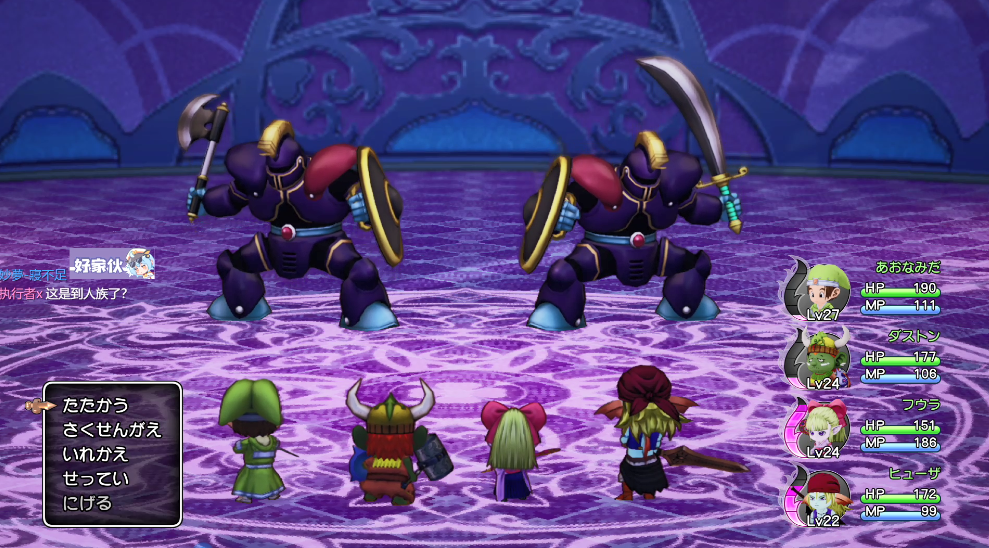The image size is (989, 548).
Task: Select あおなみだ's party portrait
Action: pos(822,290)
